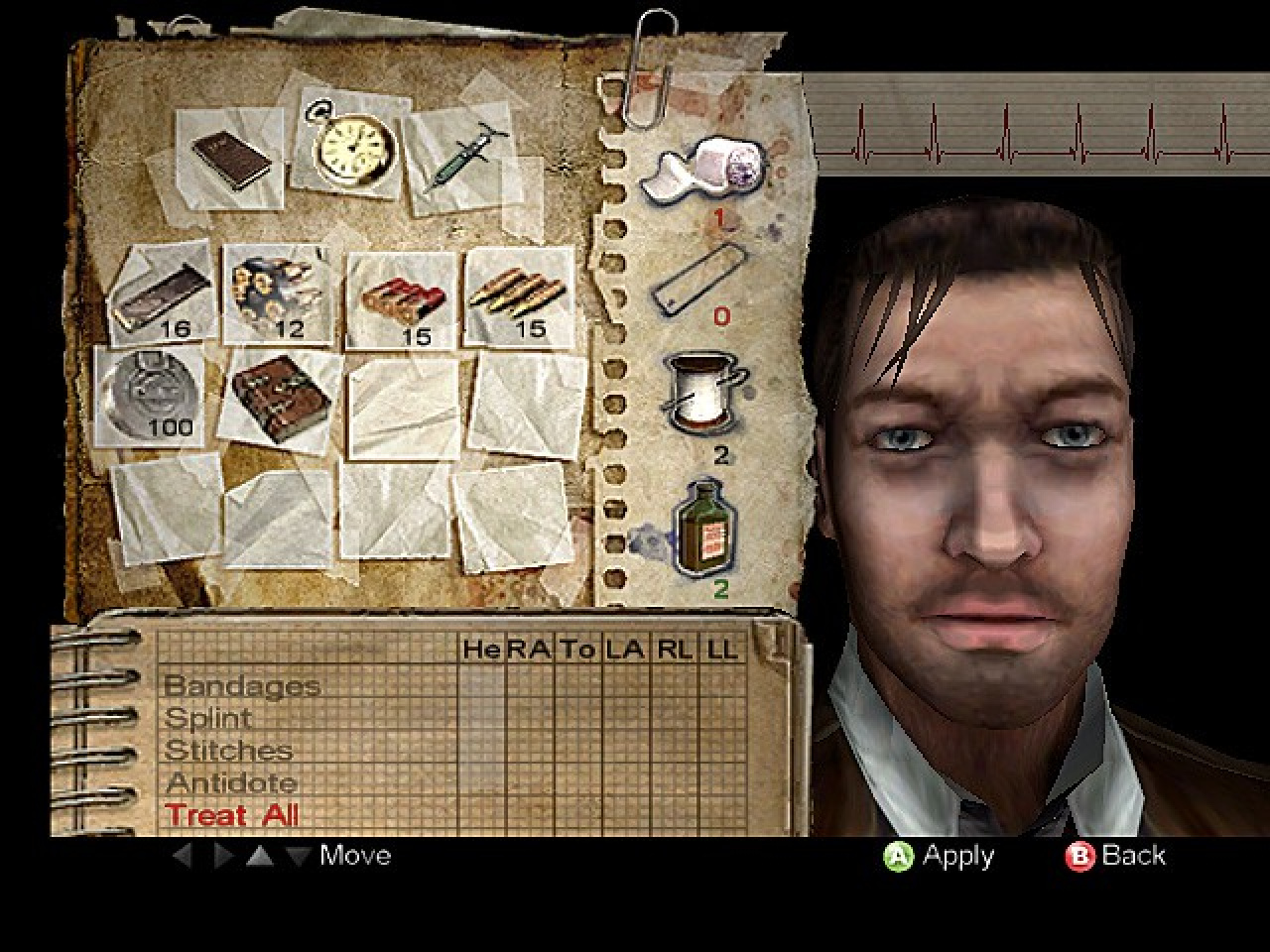1270x952 pixels.
Task: Choose the loose bullets pile showing 12
Action: (274, 291)
